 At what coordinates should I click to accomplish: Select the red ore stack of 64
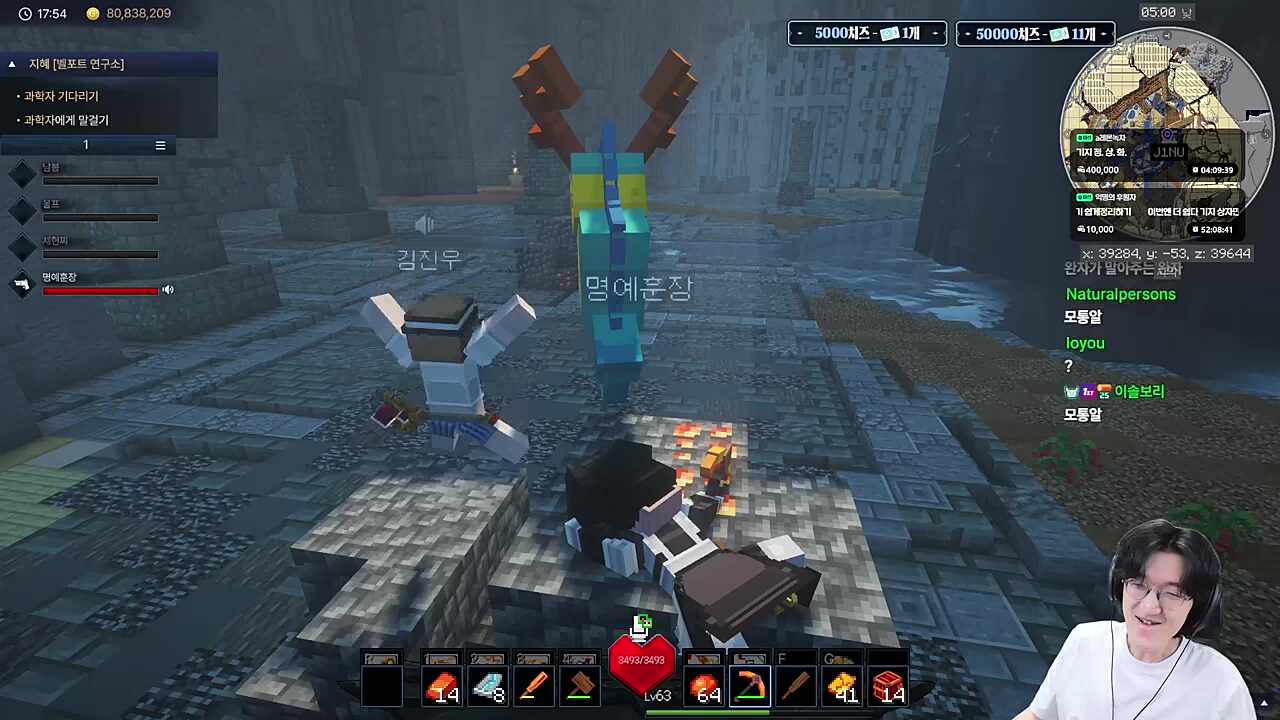(705, 687)
